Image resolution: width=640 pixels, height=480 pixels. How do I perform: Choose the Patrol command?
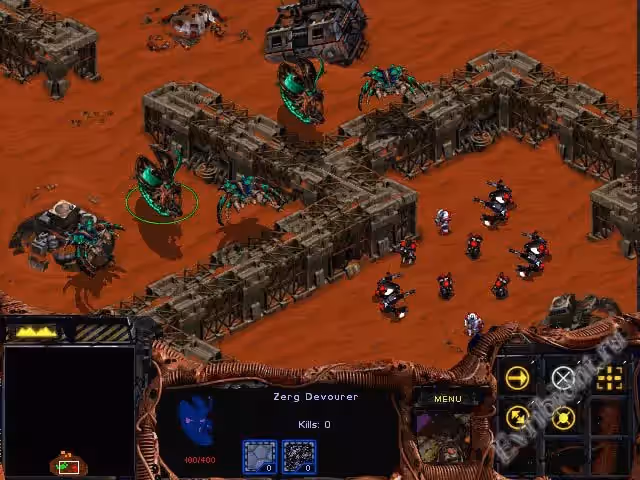point(517,418)
